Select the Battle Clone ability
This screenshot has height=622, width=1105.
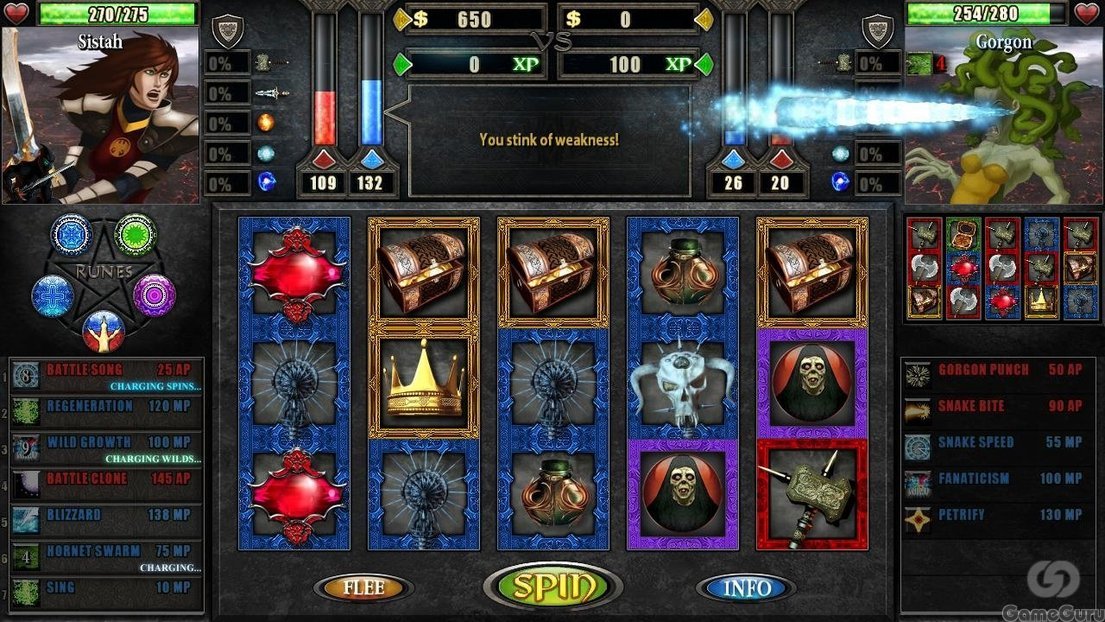[106, 480]
